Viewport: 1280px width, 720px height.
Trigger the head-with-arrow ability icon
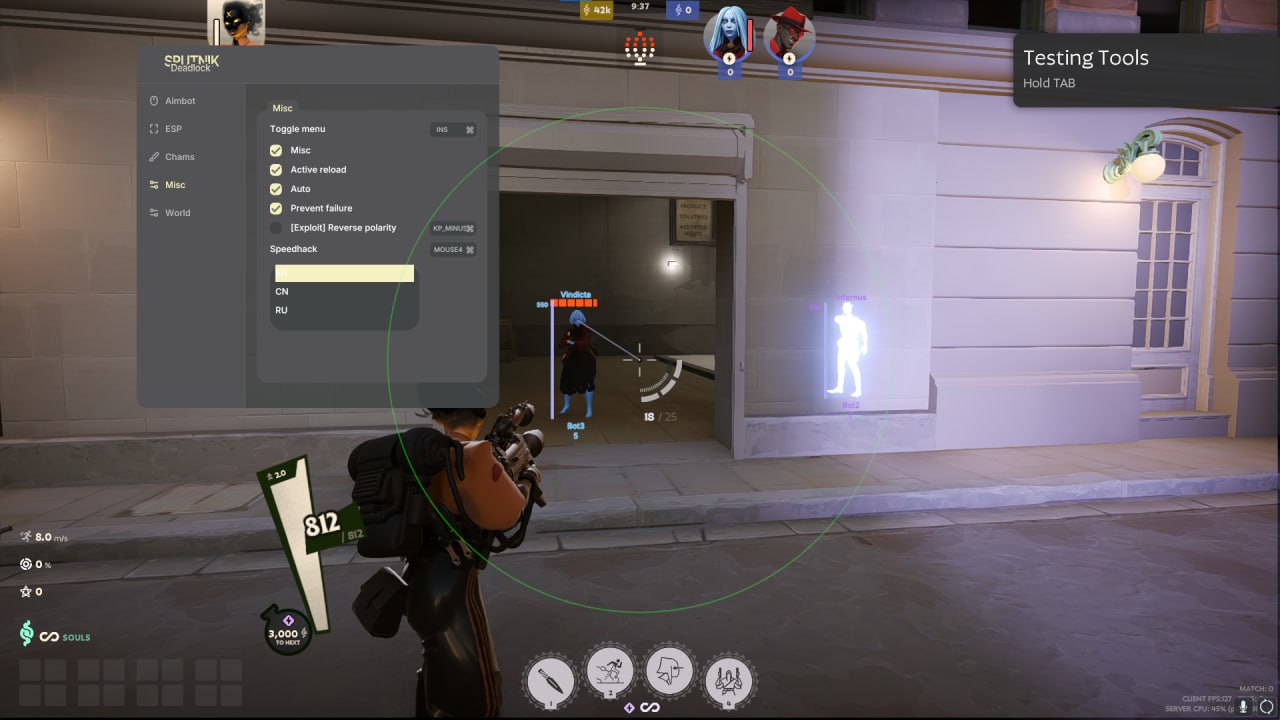click(669, 671)
